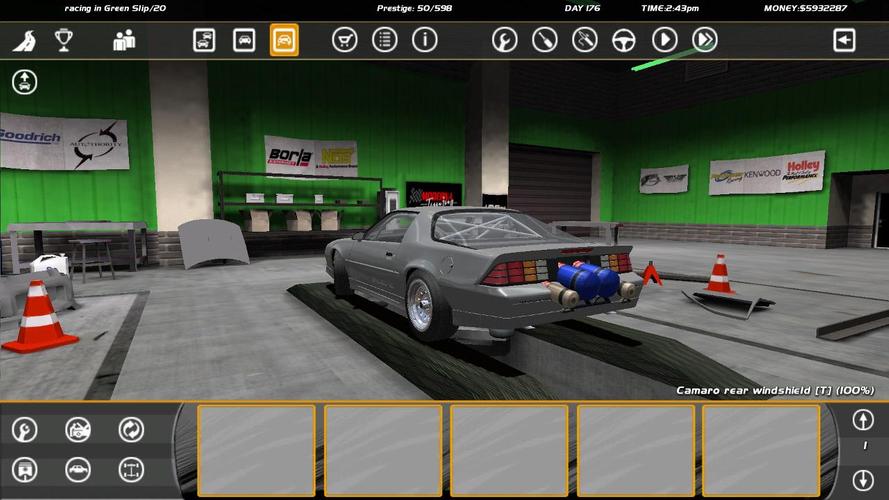Click the double-arrow fast forward button

pos(705,40)
